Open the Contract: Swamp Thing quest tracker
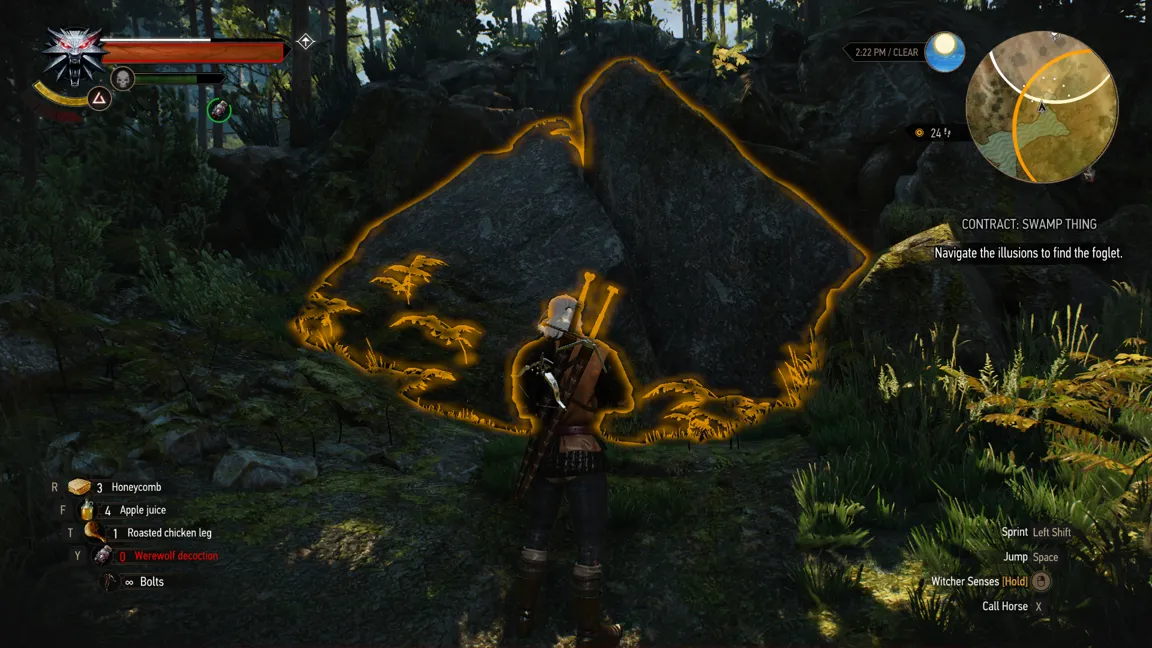The height and width of the screenshot is (648, 1152). pos(1029,225)
